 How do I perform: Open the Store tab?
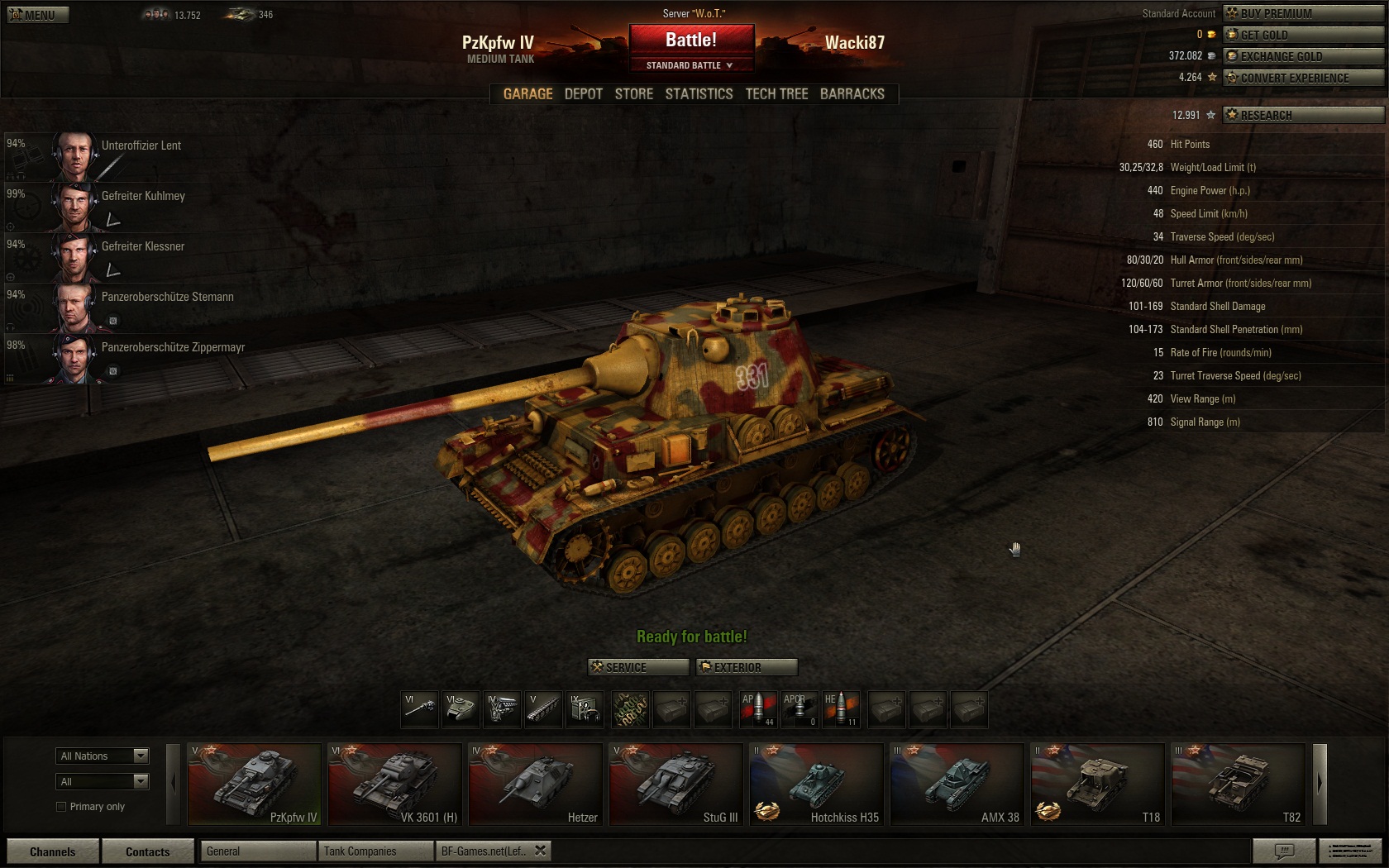pos(633,94)
